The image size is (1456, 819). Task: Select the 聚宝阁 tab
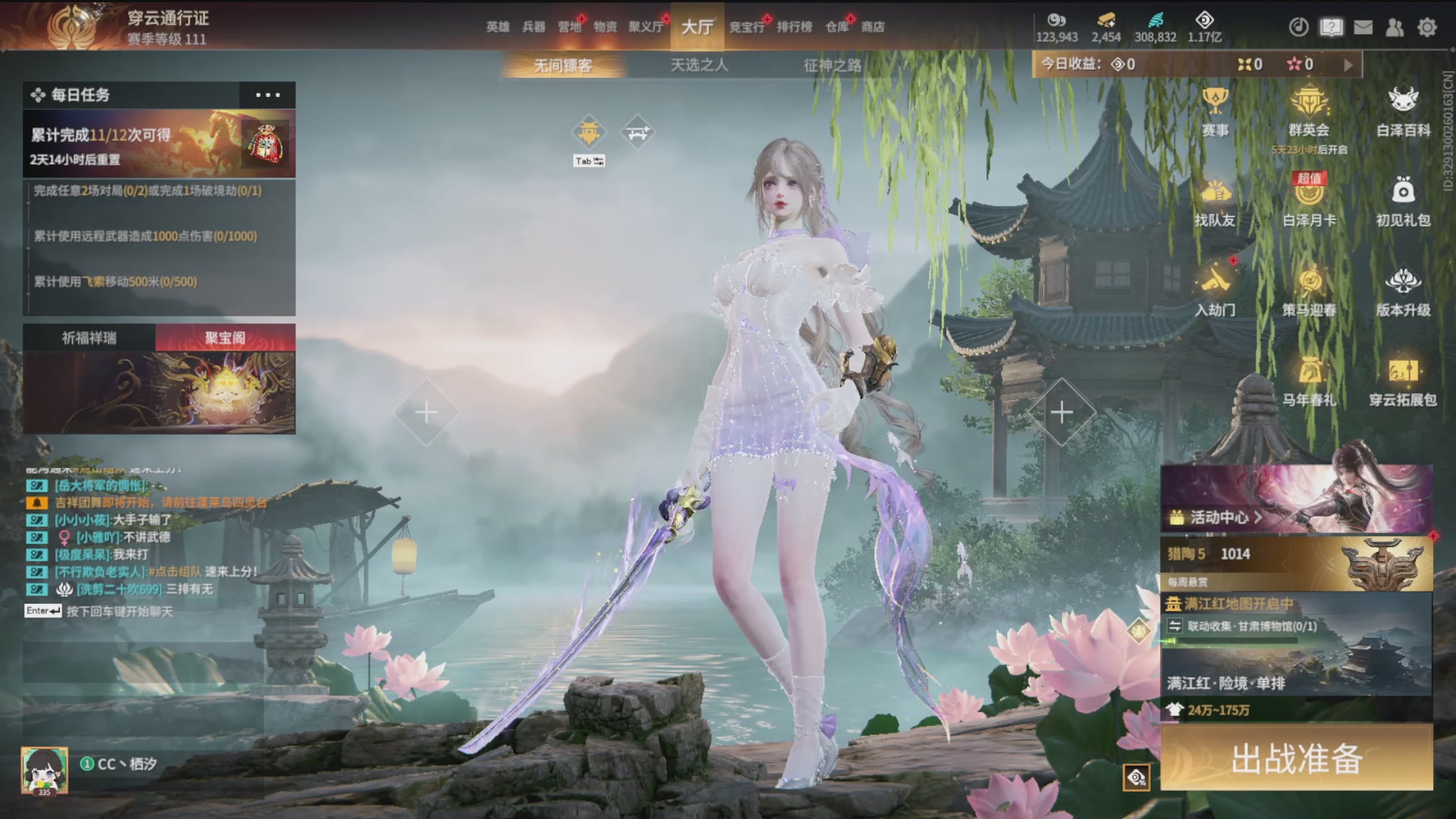pos(225,338)
